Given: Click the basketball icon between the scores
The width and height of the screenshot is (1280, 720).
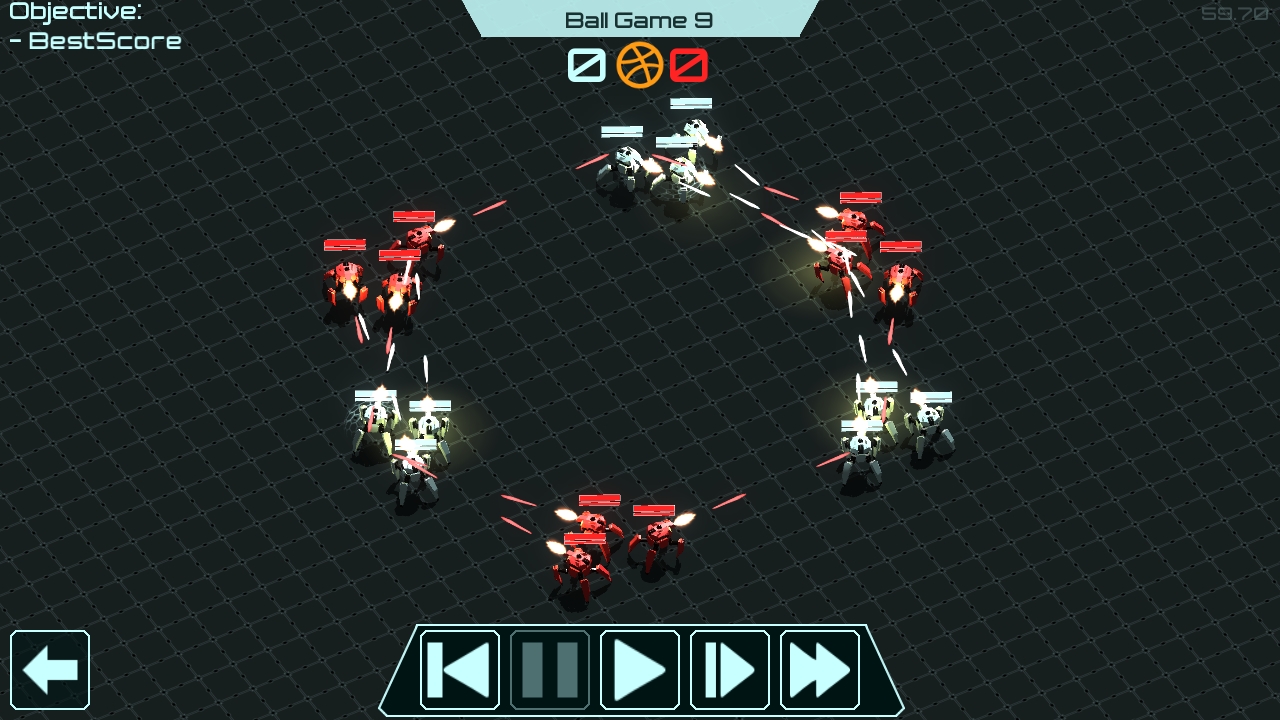Looking at the screenshot, I should point(640,66).
